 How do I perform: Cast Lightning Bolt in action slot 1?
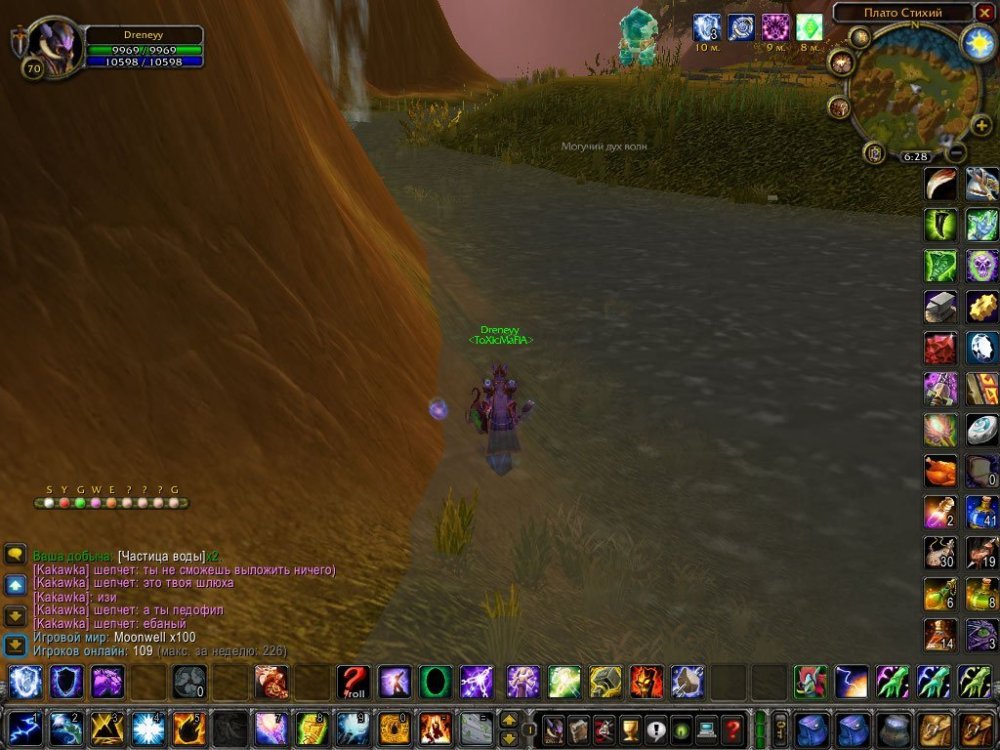coord(24,728)
